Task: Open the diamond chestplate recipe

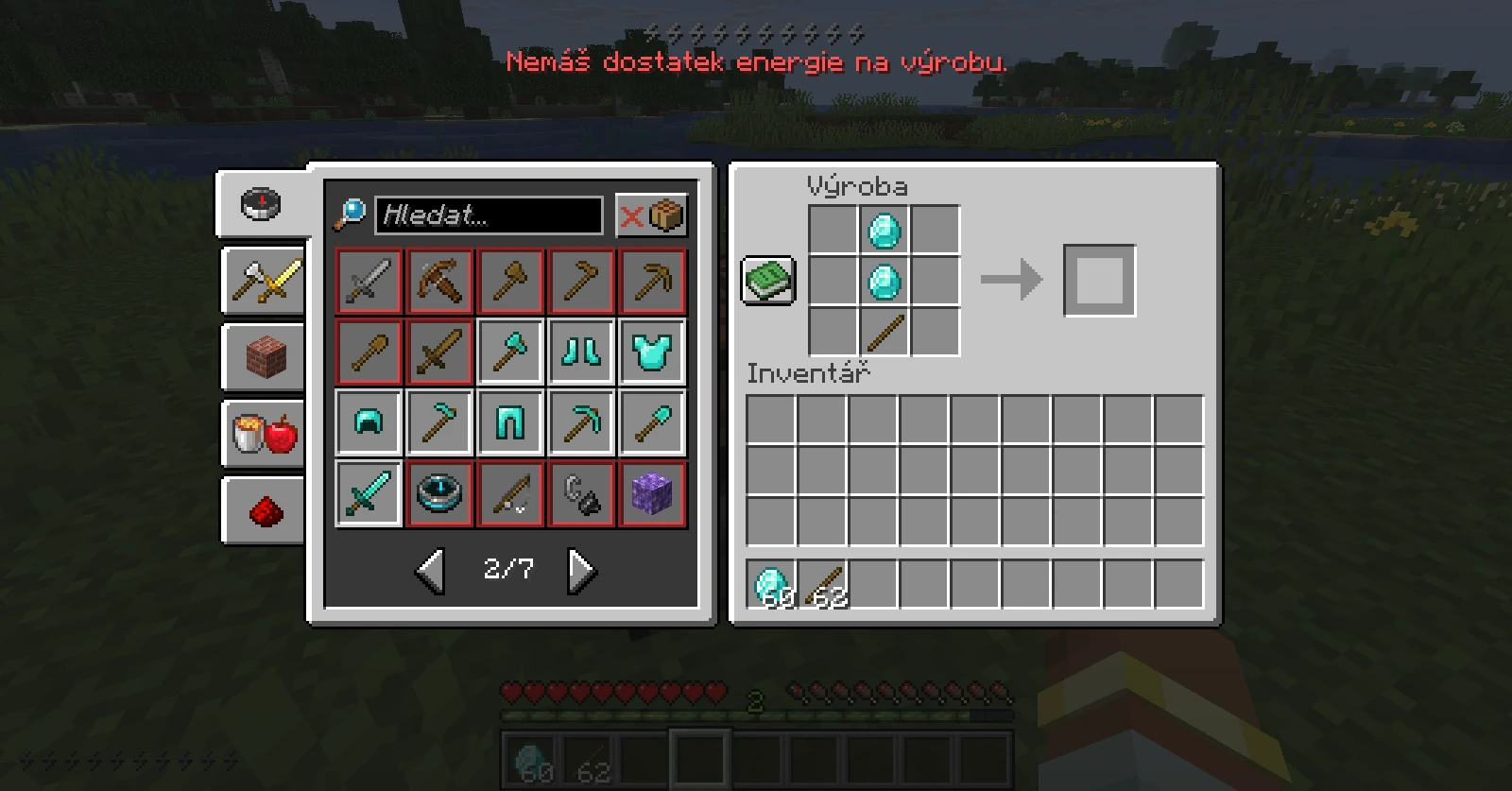Action: pos(652,351)
